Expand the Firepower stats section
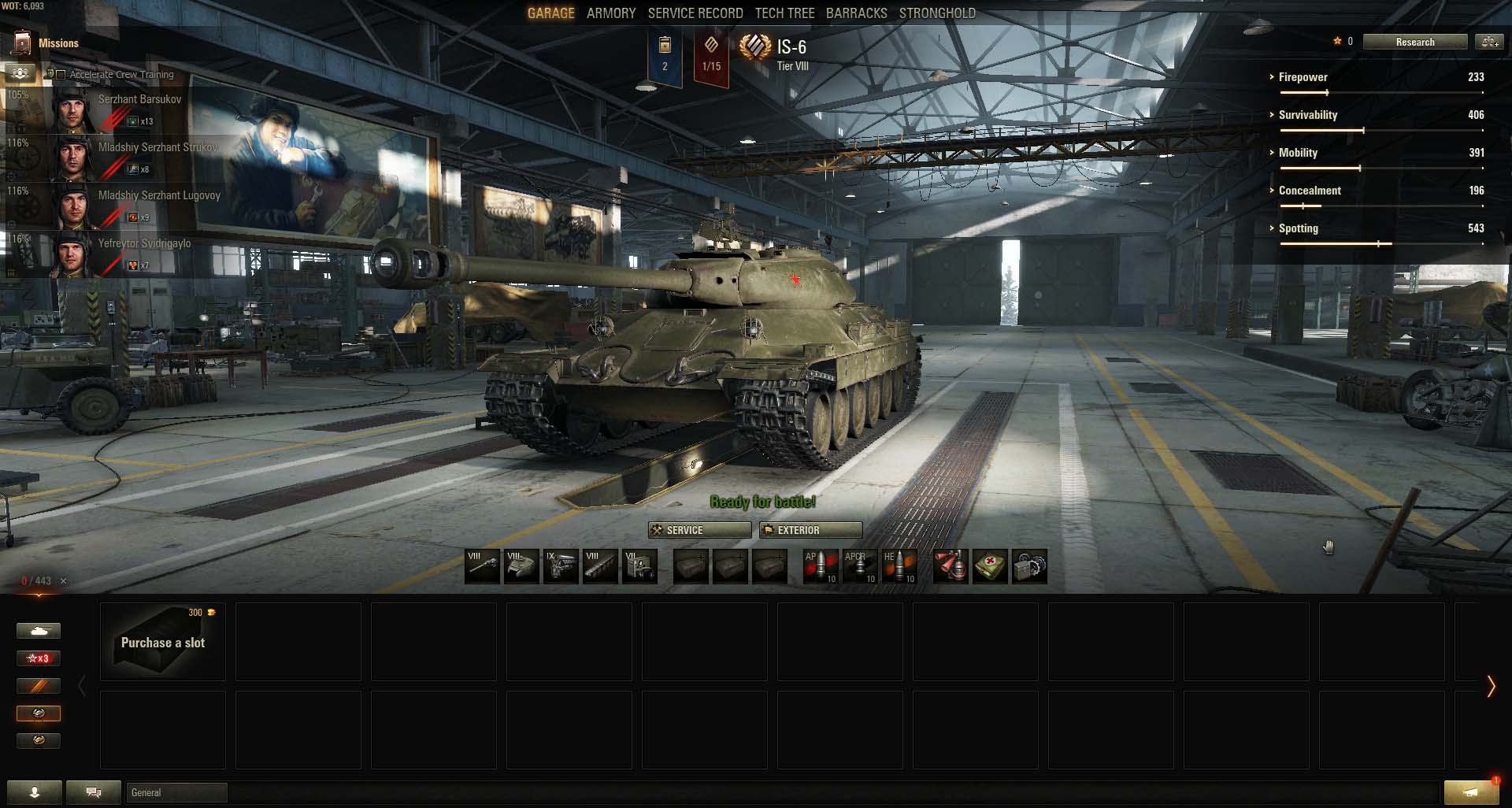 coord(1303,77)
